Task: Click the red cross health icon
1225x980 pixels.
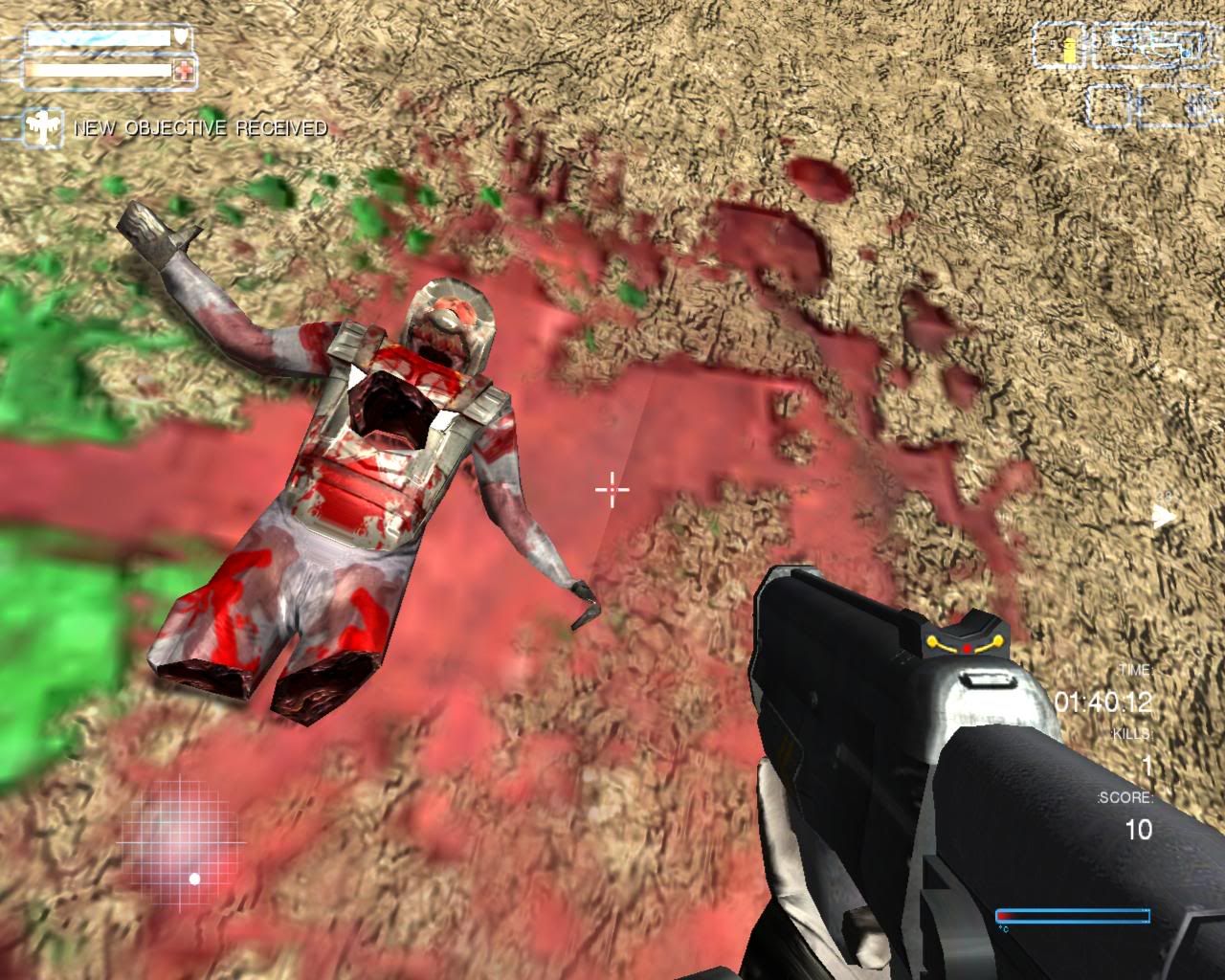Action: point(184,69)
